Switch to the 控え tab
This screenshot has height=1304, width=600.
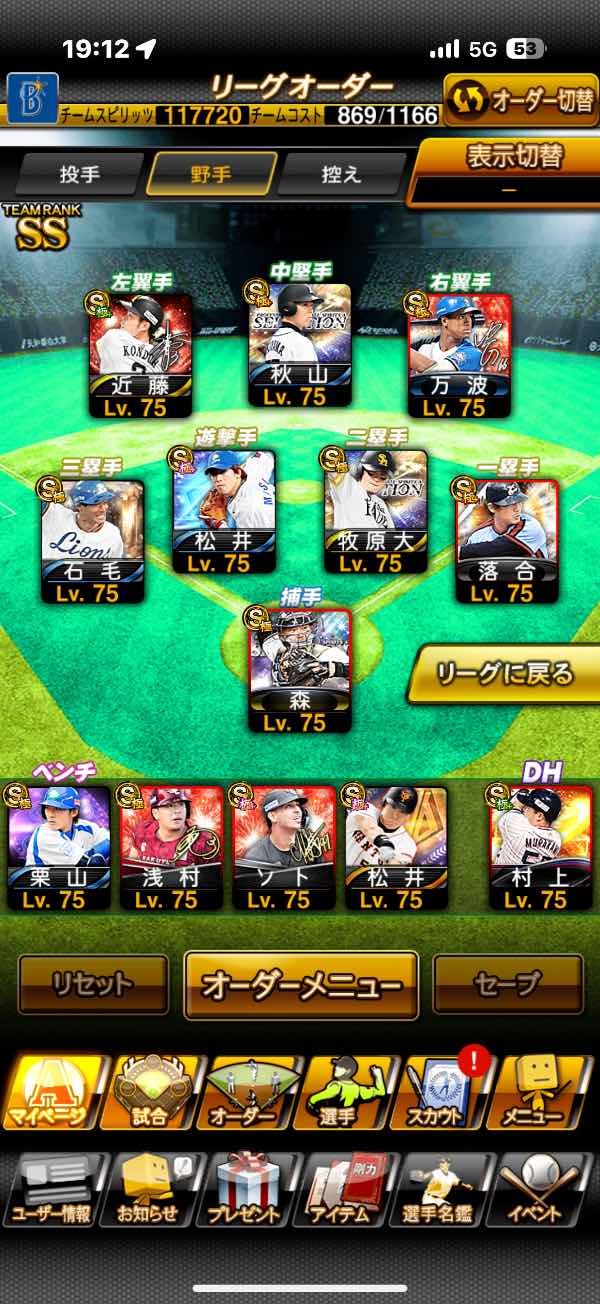pyautogui.click(x=342, y=175)
